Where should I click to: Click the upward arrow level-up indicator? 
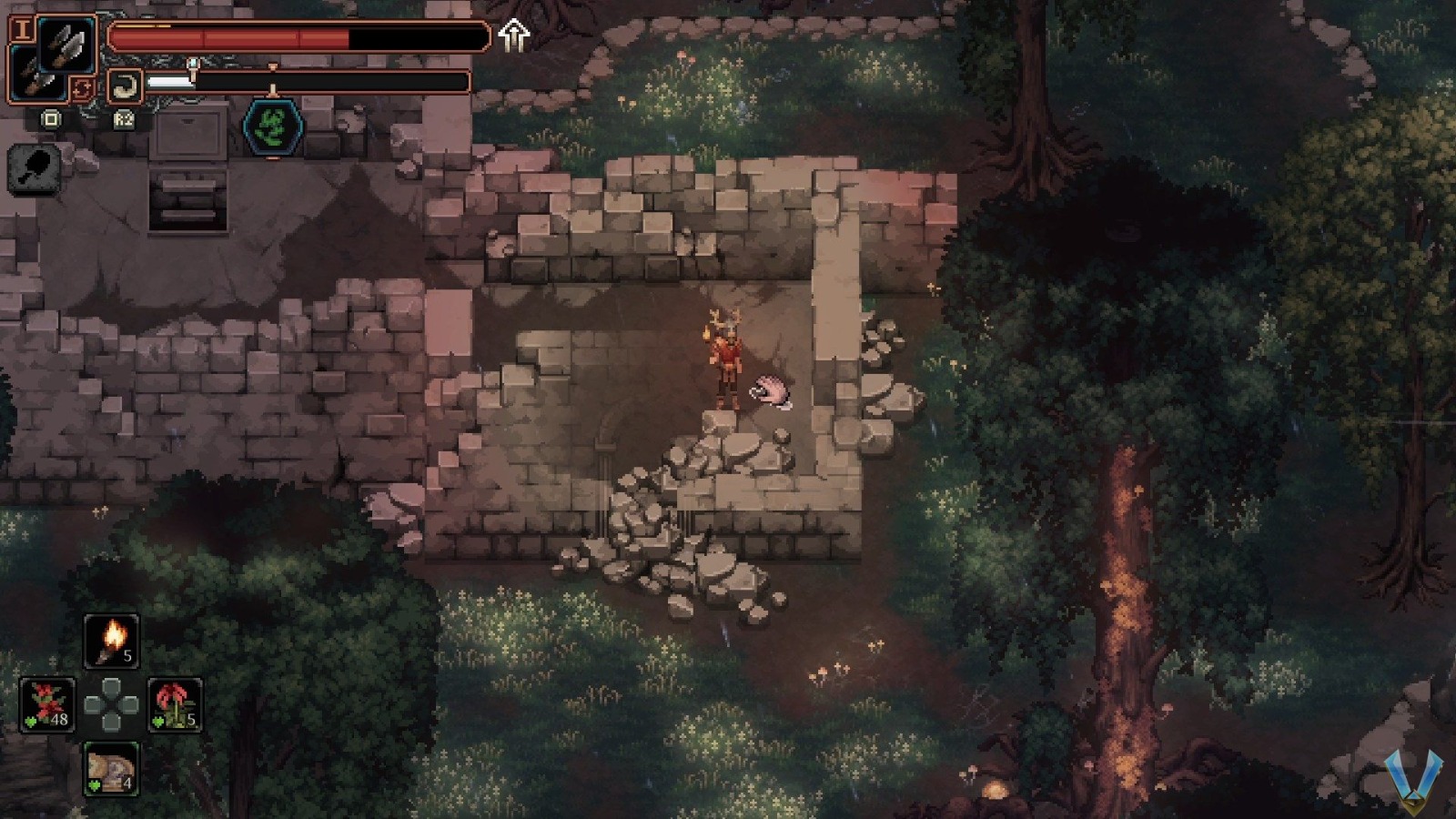coord(512,35)
